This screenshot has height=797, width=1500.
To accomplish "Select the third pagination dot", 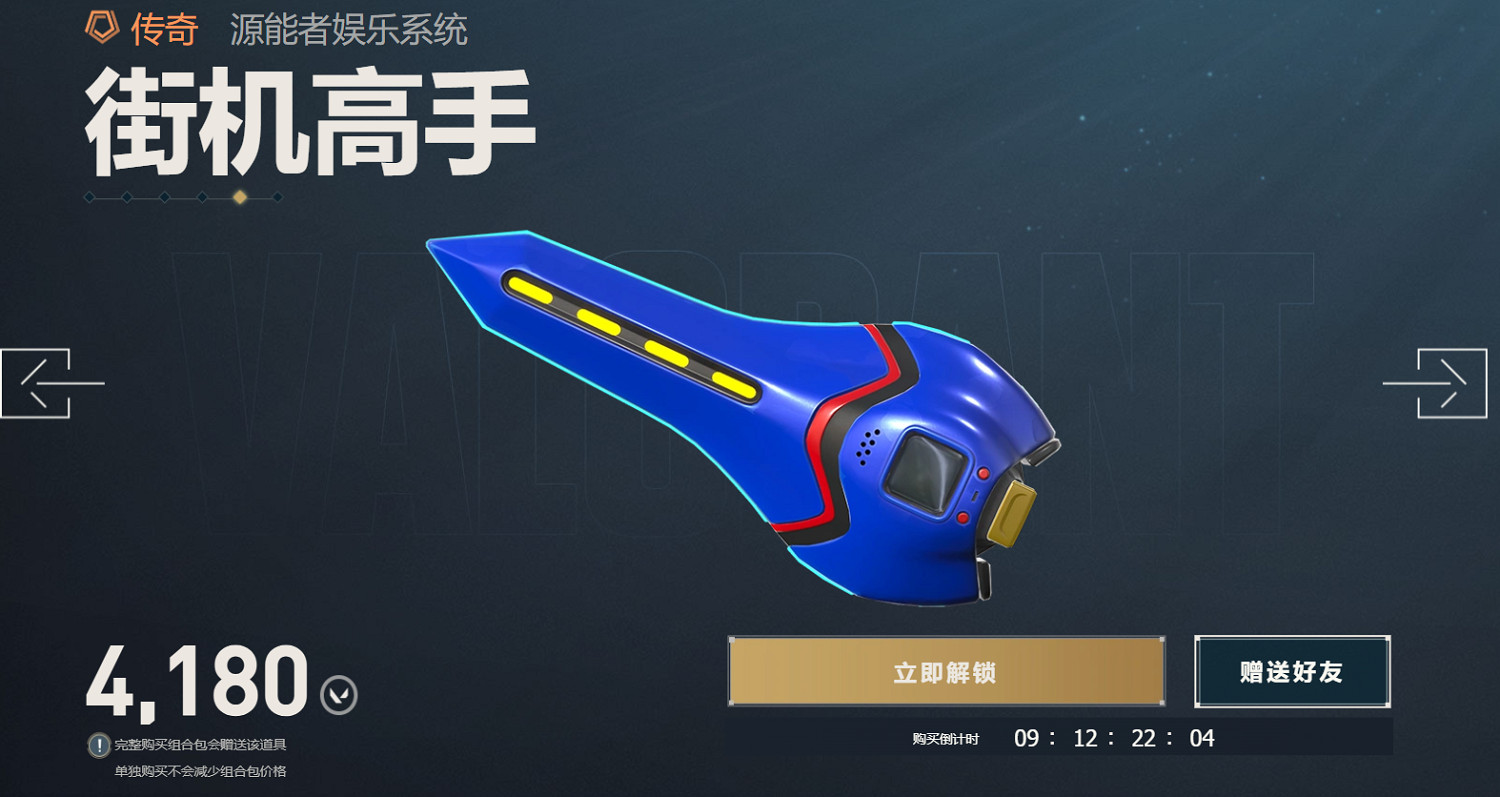I will pos(165,197).
